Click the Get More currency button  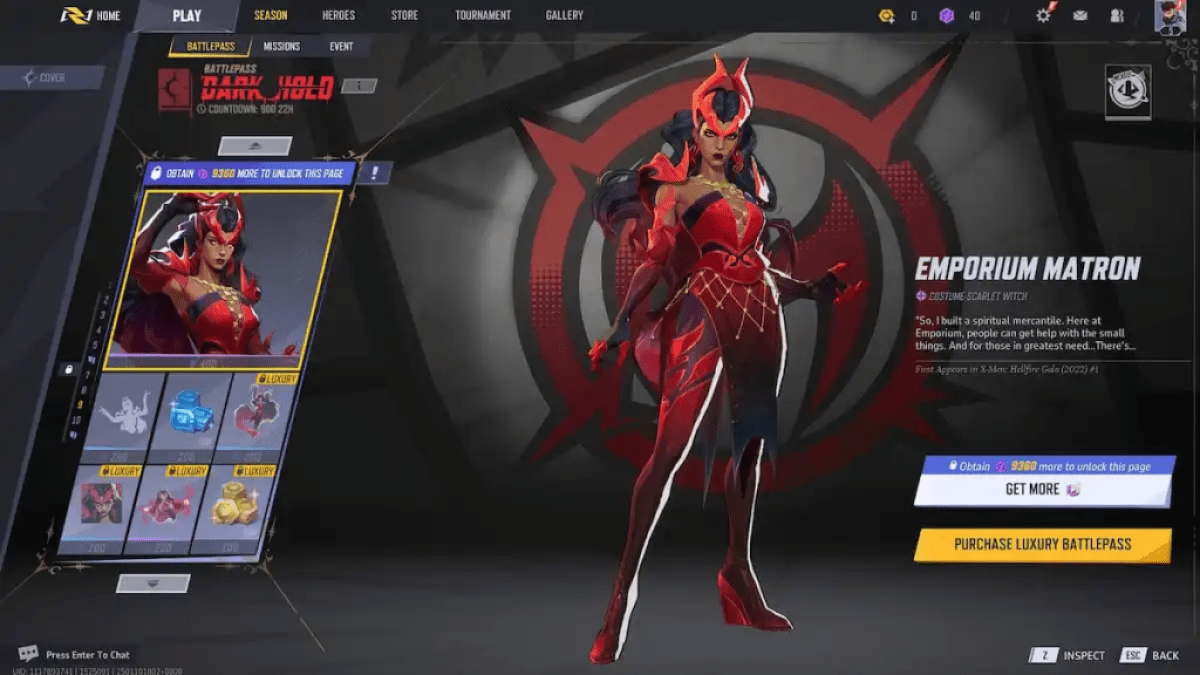point(1042,490)
